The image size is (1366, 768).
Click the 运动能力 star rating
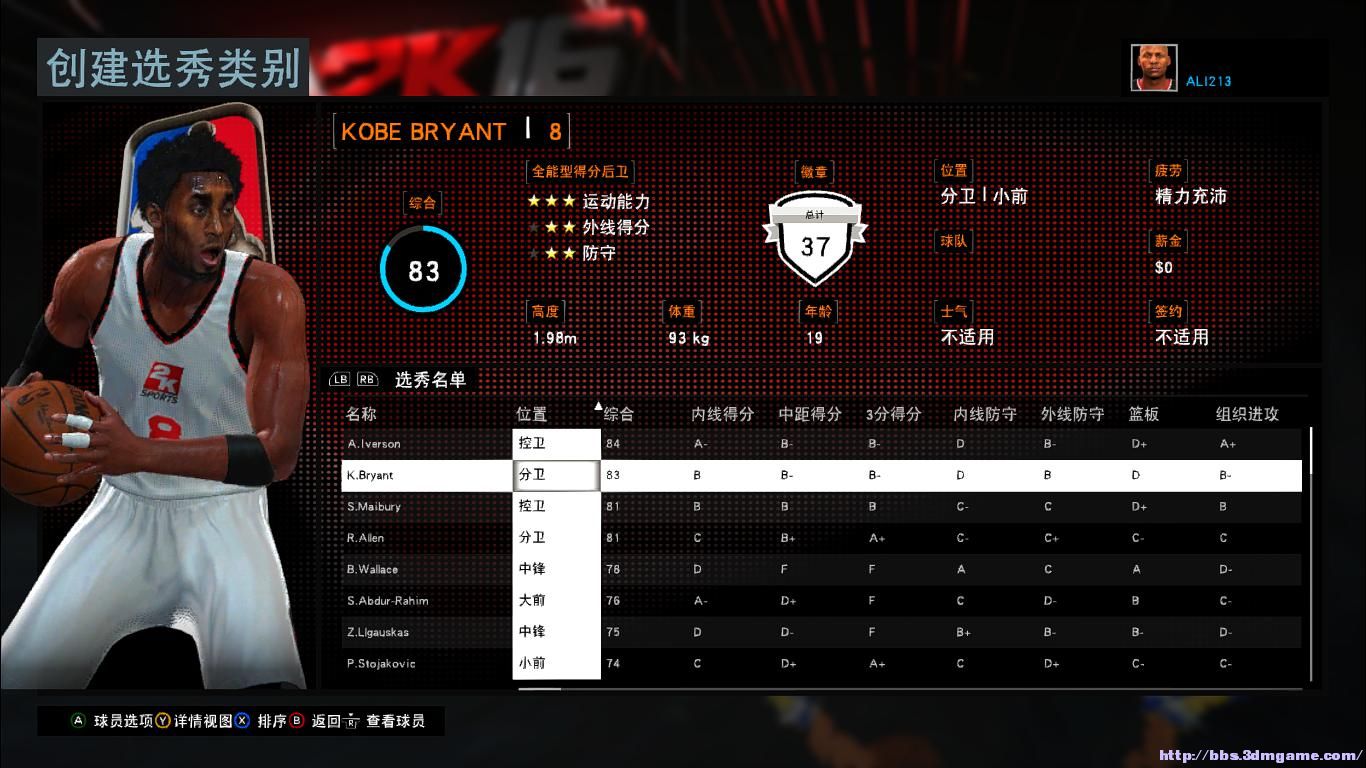(550, 202)
